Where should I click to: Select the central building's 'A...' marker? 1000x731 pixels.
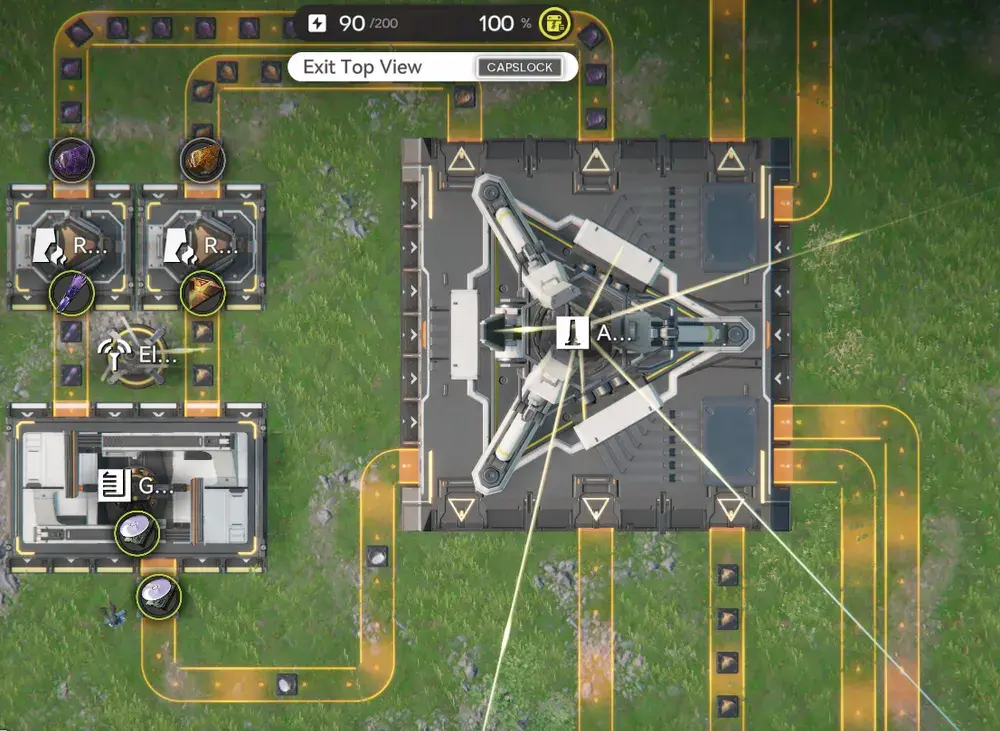pyautogui.click(x=569, y=333)
